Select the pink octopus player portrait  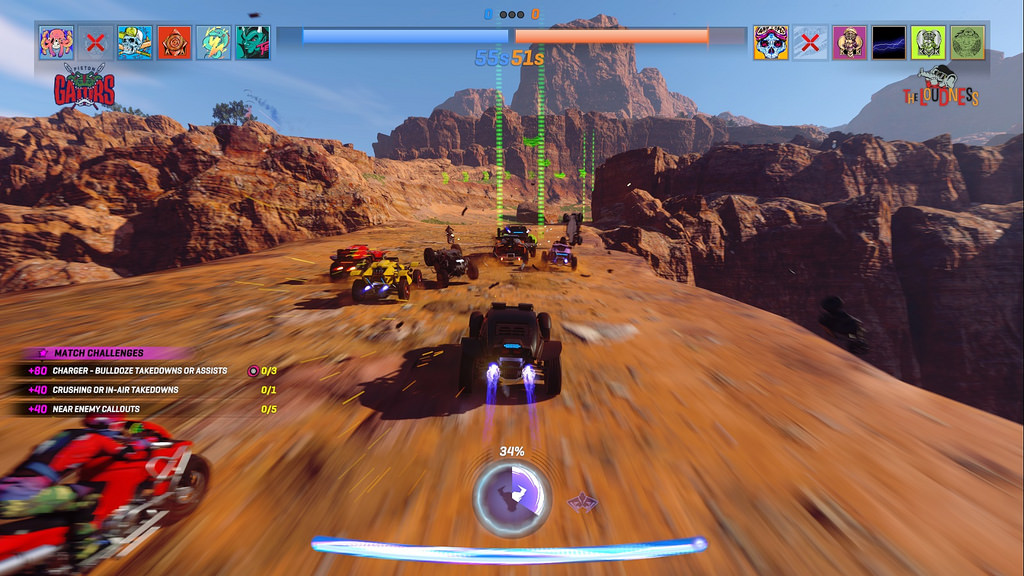point(56,42)
